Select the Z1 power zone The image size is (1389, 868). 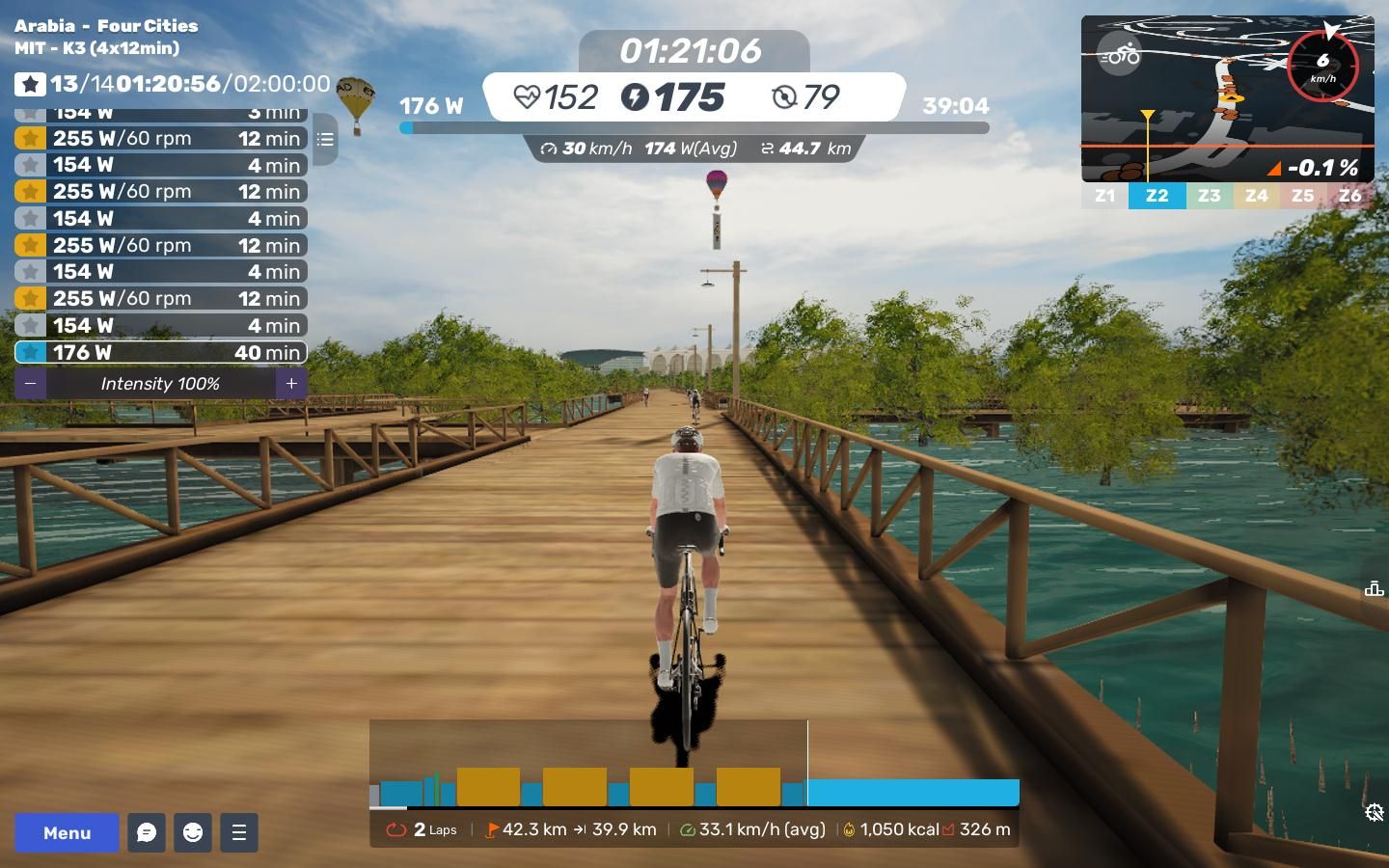1104,196
